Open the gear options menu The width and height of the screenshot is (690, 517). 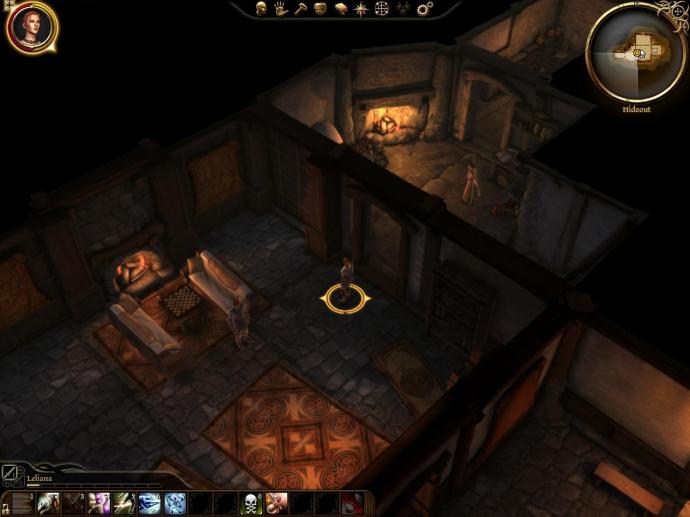pyautogui.click(x=424, y=9)
